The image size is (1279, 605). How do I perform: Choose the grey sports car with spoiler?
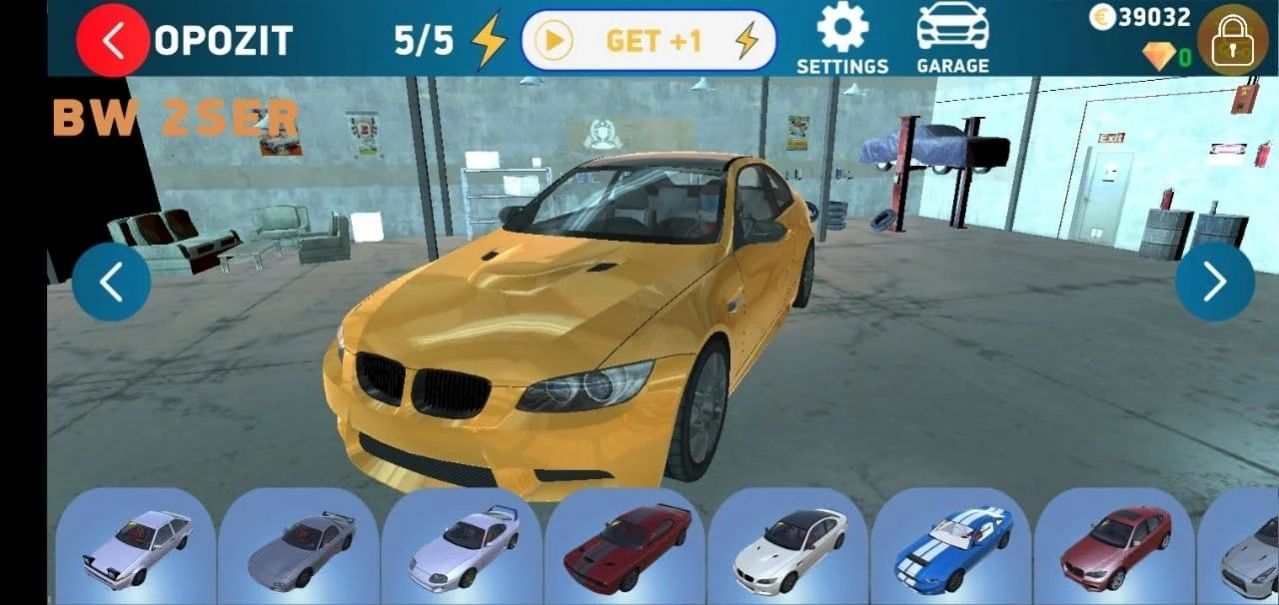coord(299,547)
